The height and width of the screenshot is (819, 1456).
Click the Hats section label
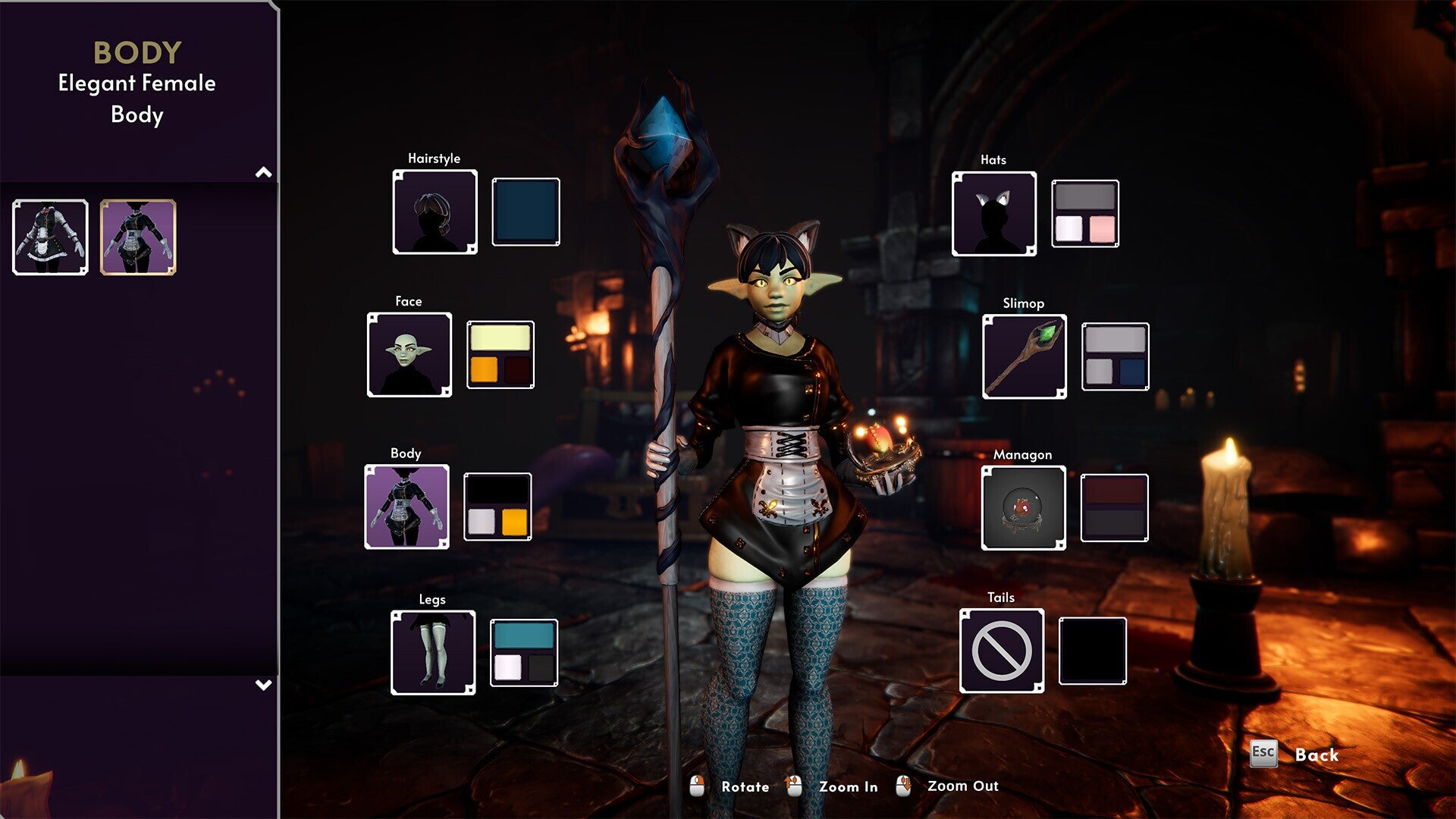tap(994, 159)
